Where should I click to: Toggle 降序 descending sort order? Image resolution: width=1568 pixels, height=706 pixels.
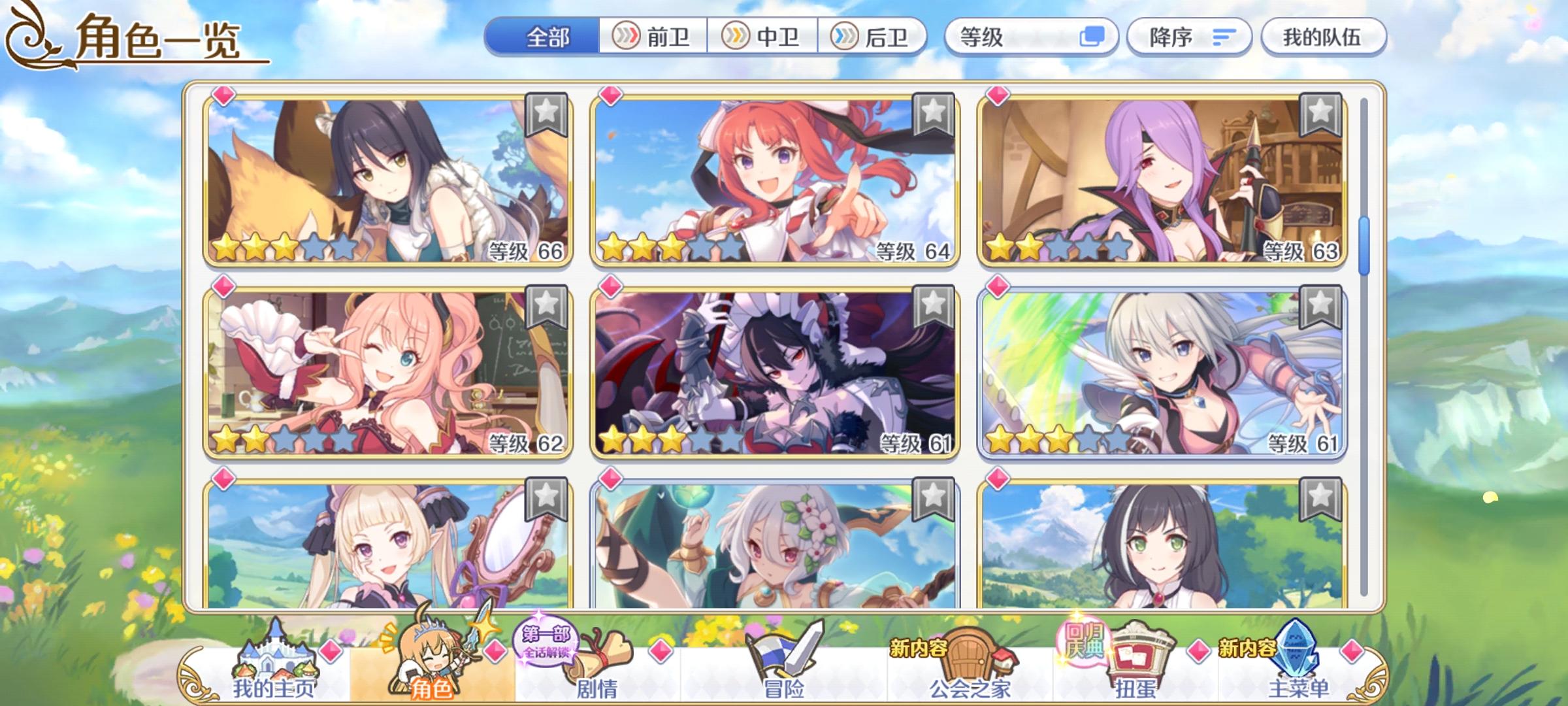pyautogui.click(x=1190, y=37)
